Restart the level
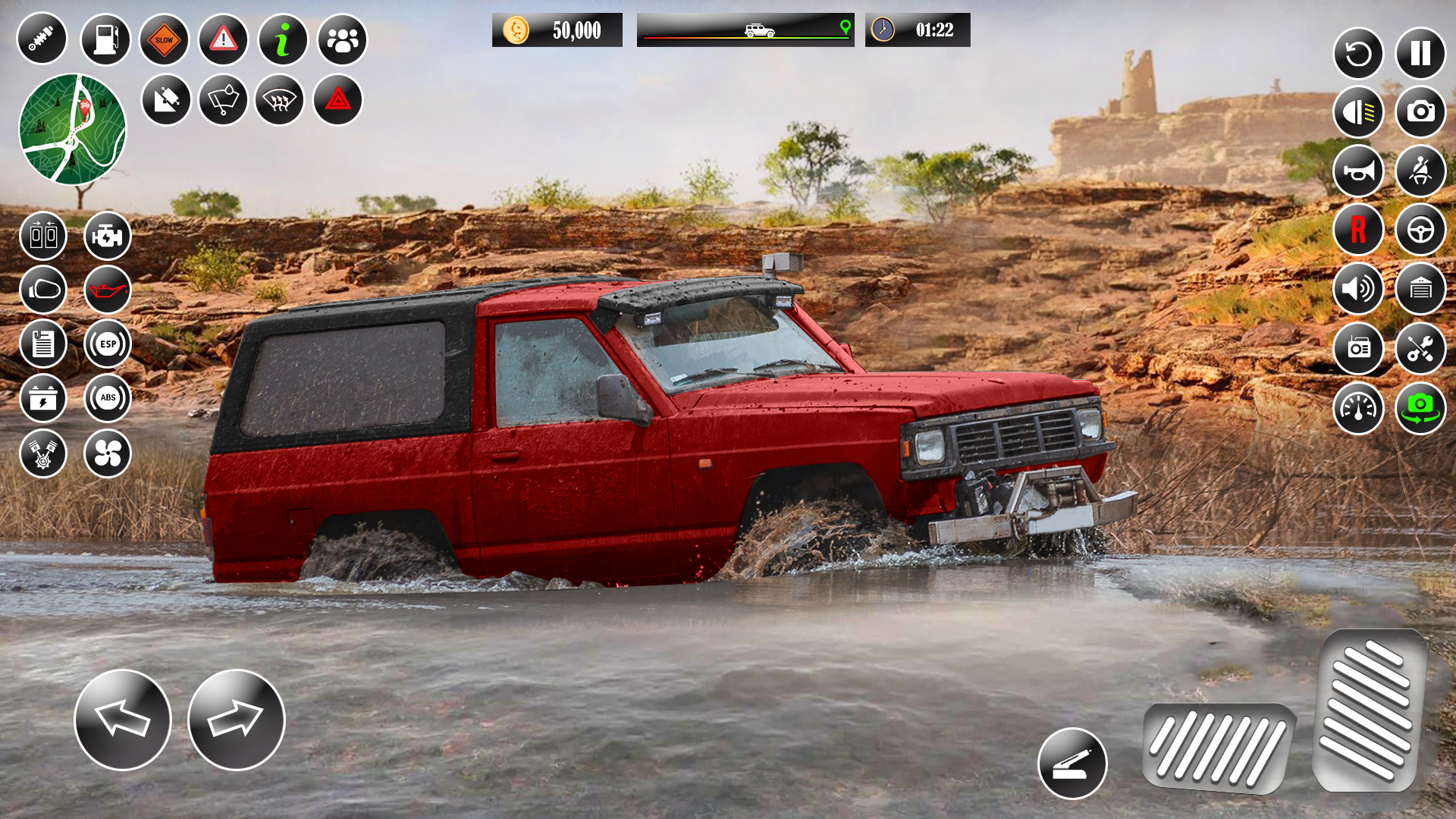The image size is (1456, 819). tap(1359, 53)
